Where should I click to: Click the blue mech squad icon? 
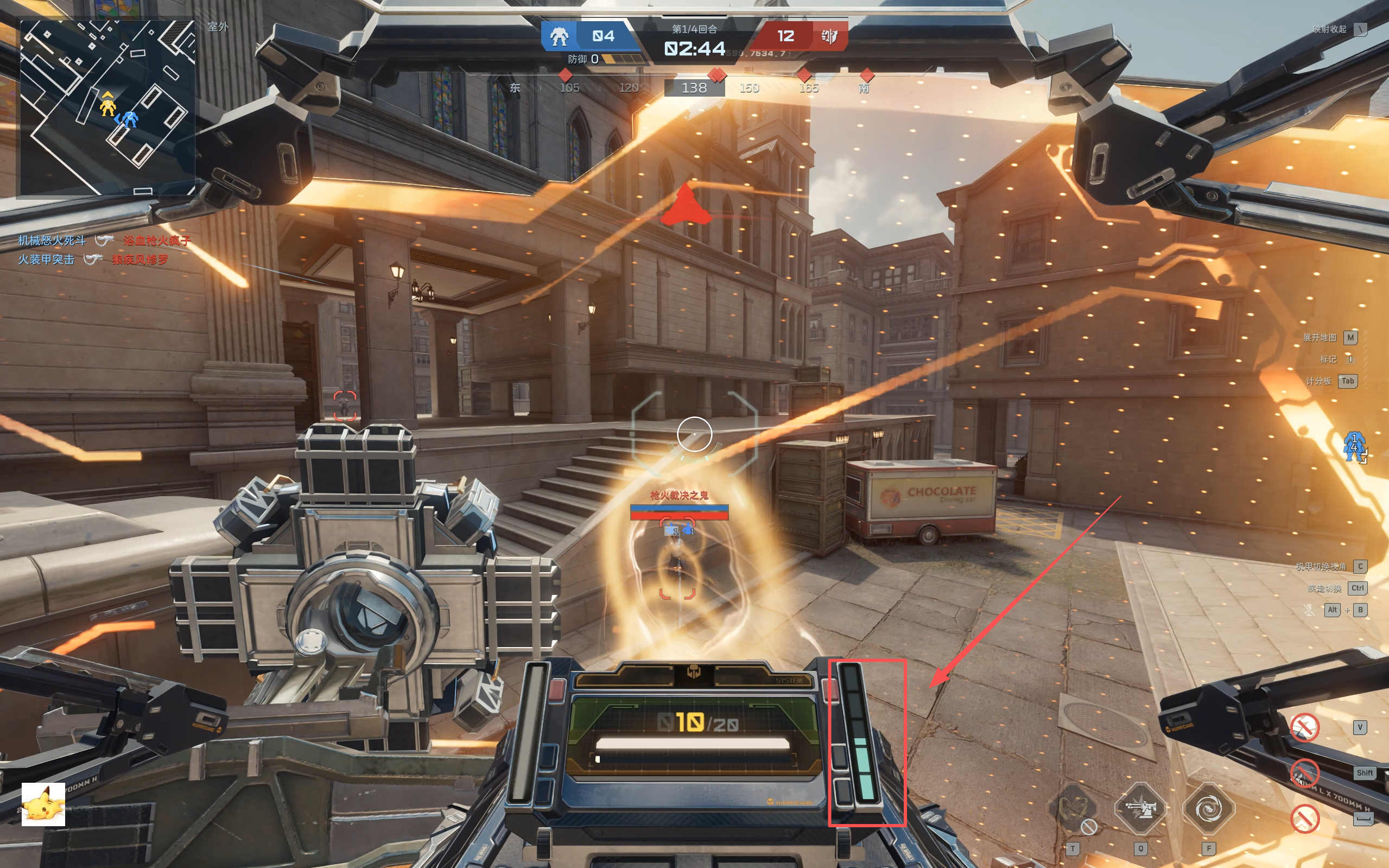click(1354, 446)
